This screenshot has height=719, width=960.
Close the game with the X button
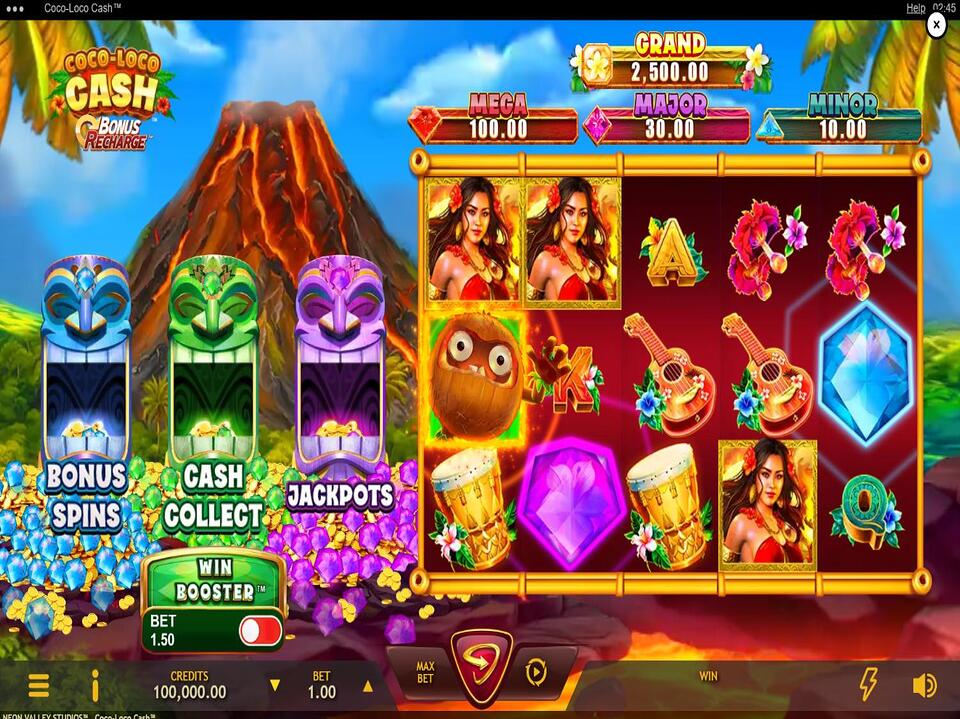[x=936, y=26]
